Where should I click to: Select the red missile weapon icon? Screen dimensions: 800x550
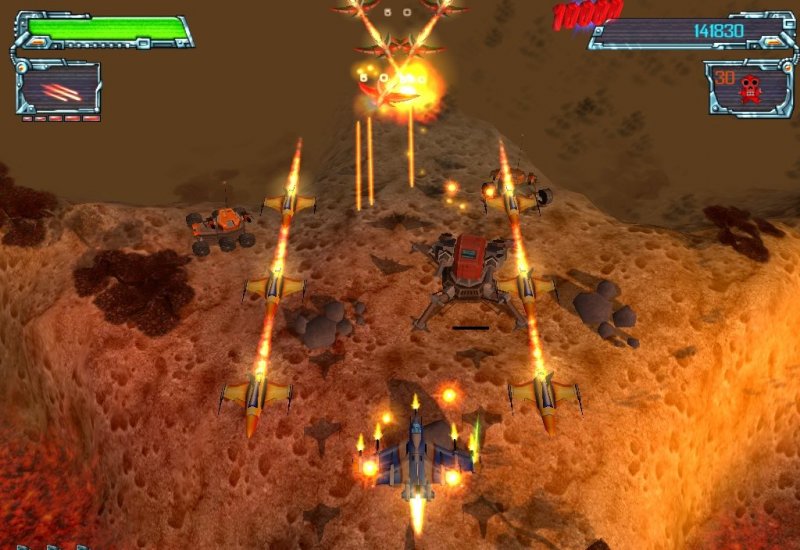pos(60,91)
